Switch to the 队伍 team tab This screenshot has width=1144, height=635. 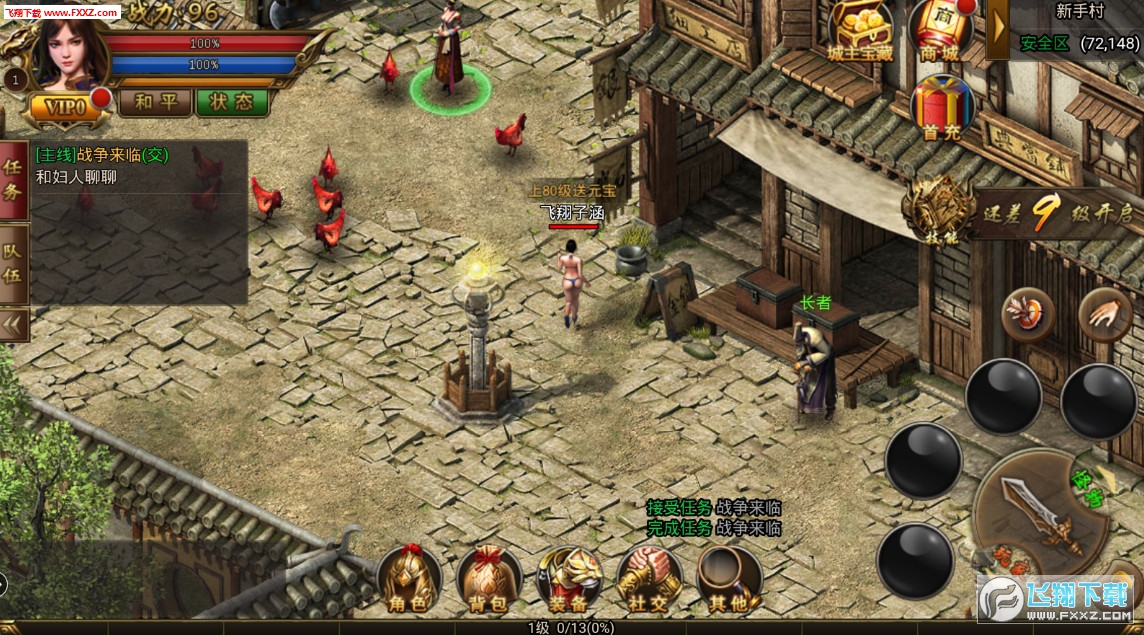pos(14,262)
